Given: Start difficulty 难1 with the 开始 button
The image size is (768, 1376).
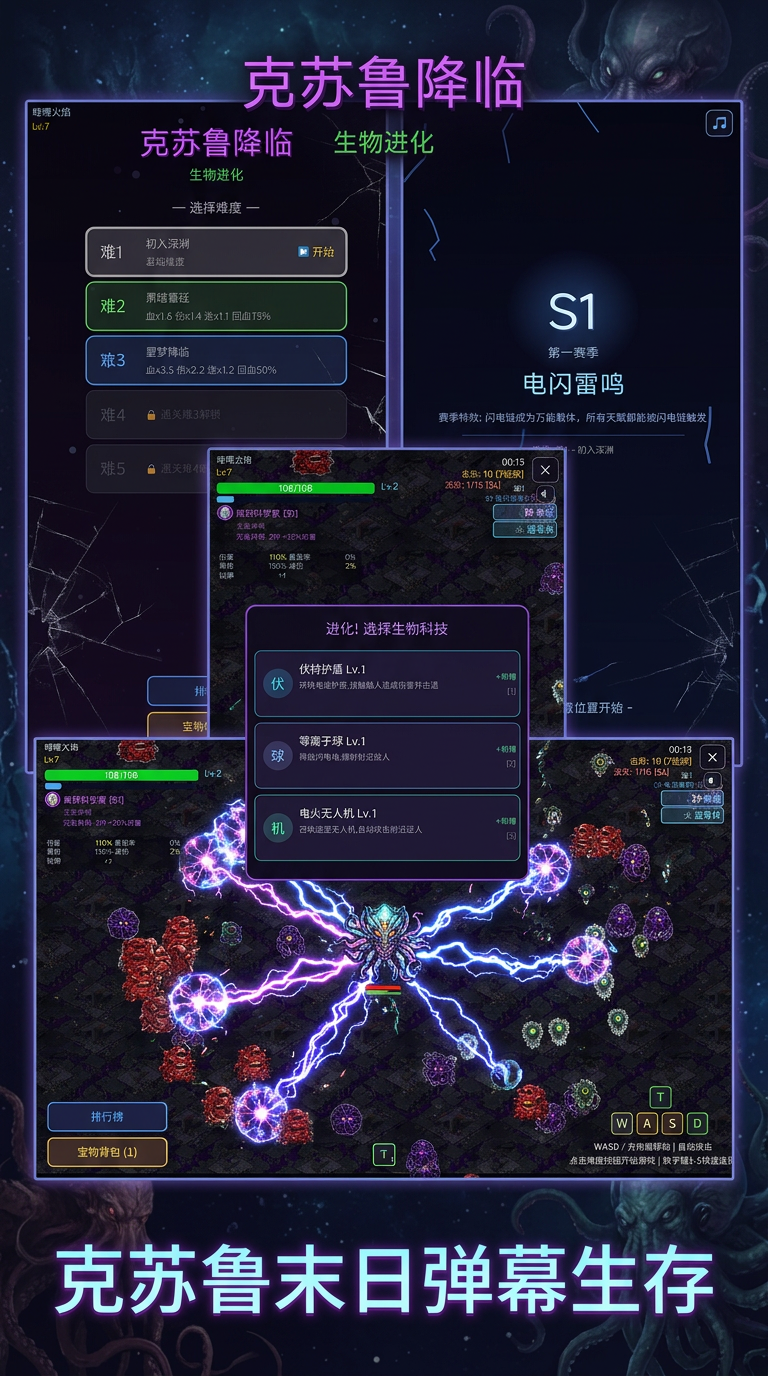Looking at the screenshot, I should (x=316, y=252).
